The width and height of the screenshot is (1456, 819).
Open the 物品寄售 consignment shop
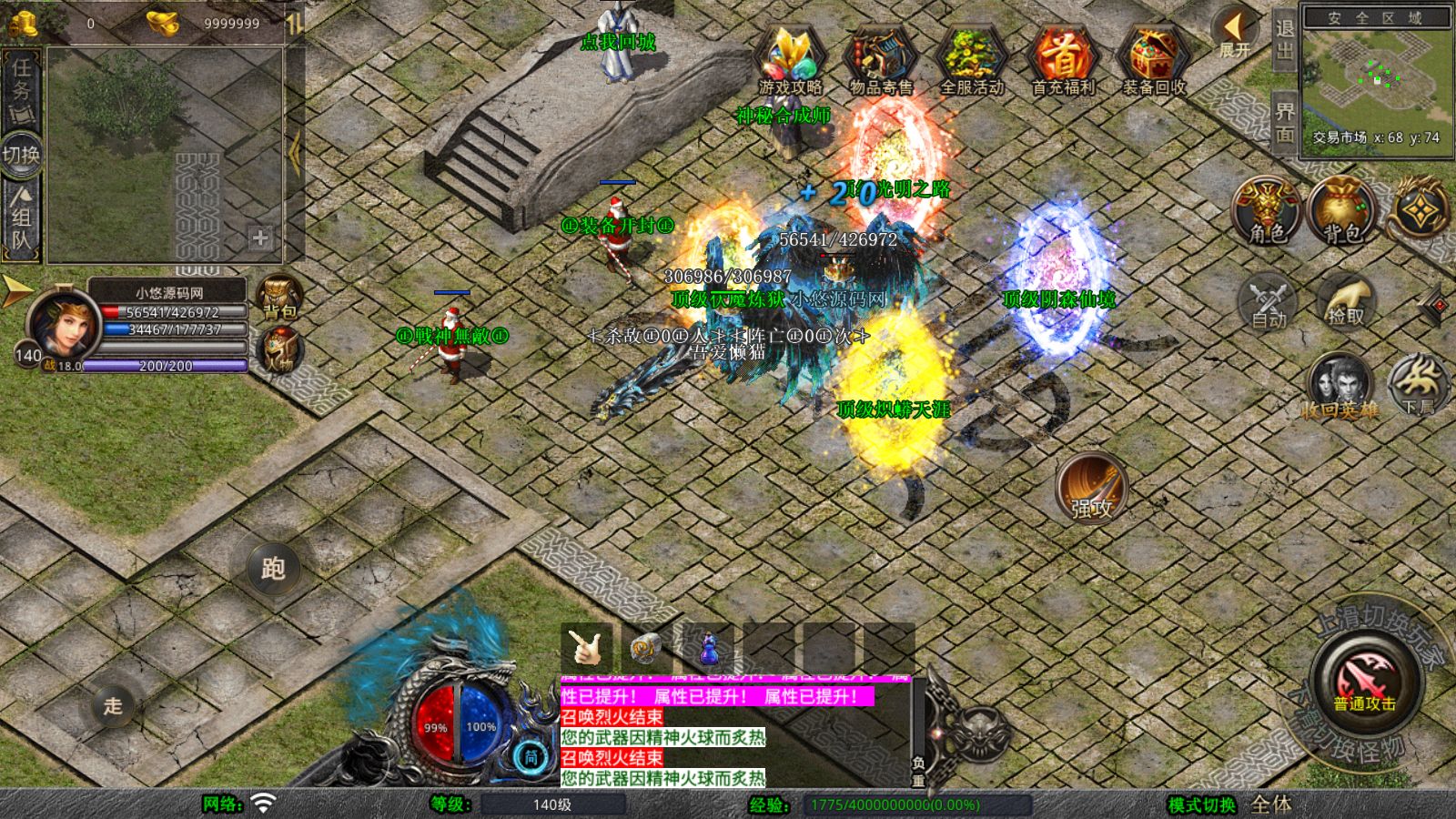[880, 59]
